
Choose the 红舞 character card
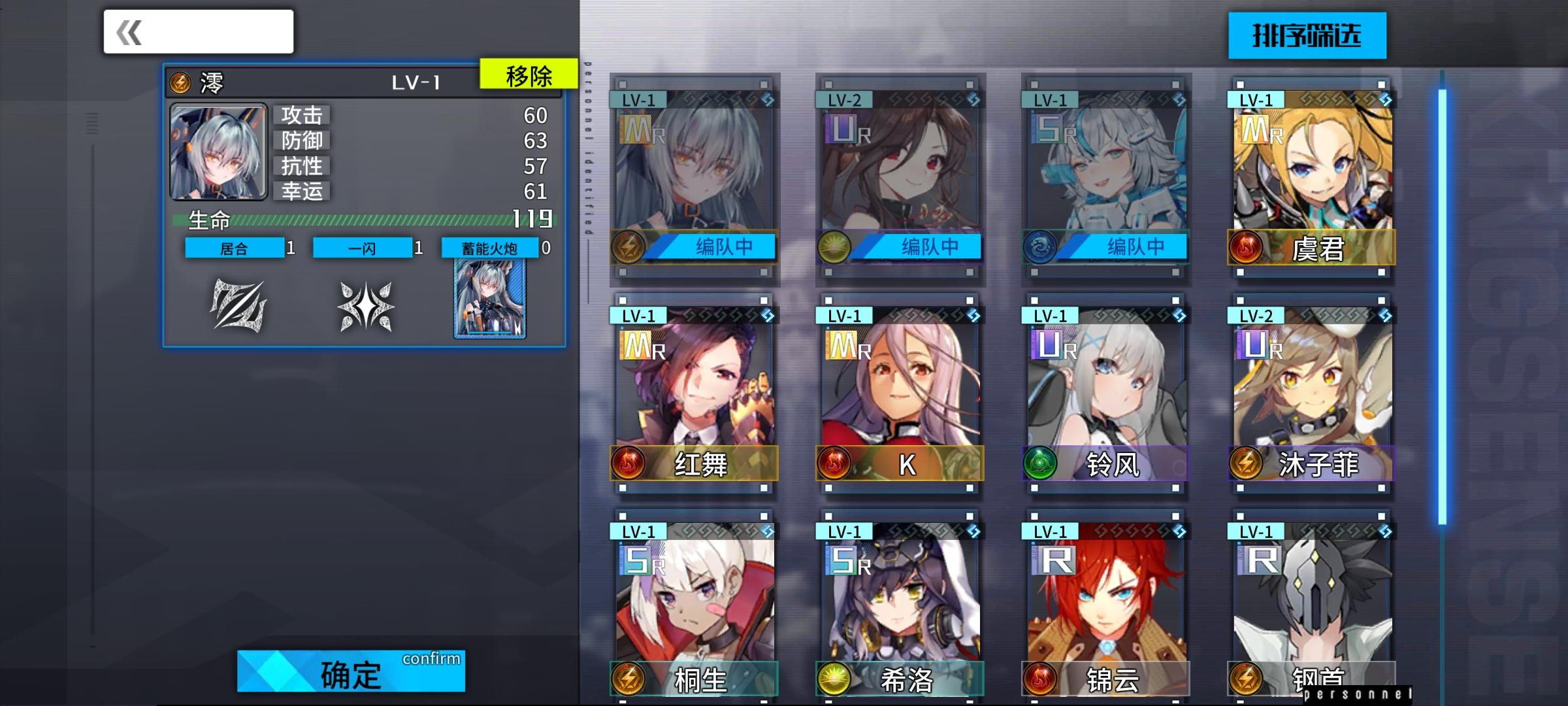click(694, 392)
